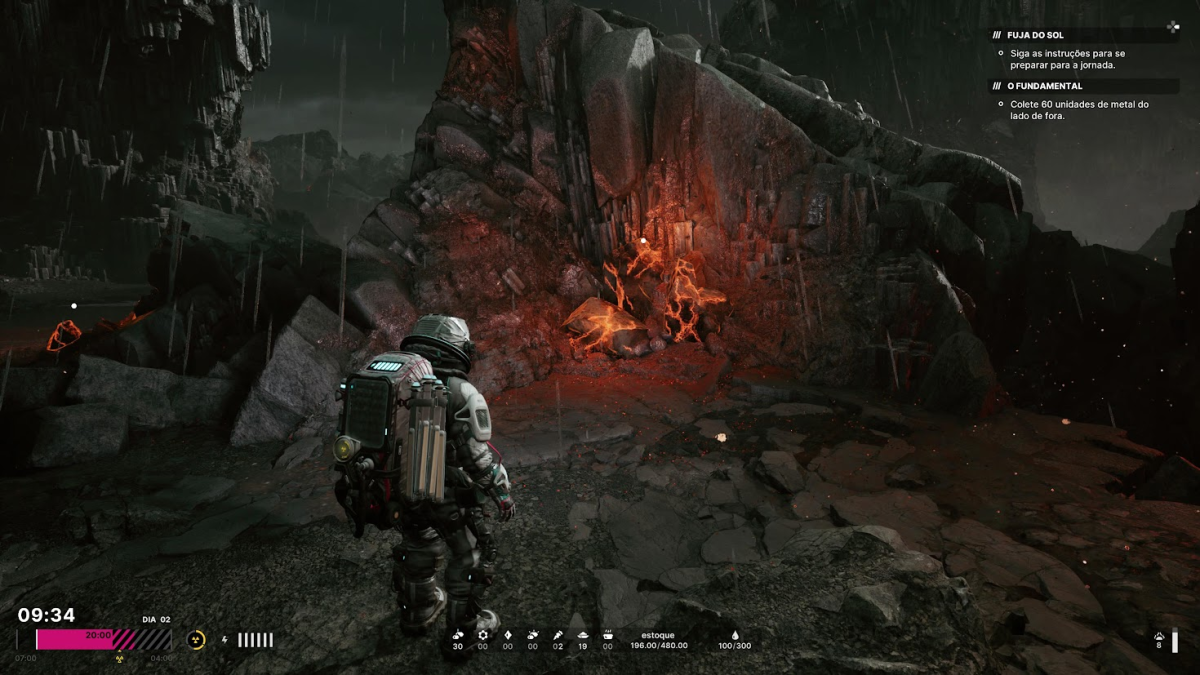Open the estoque storage indicator

(x=659, y=640)
